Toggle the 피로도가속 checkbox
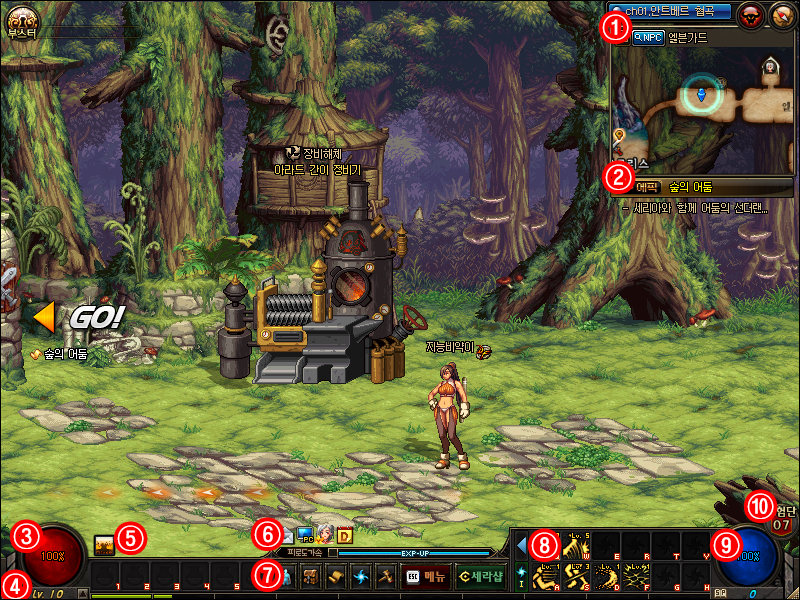Image resolution: width=800 pixels, height=600 pixels. (x=333, y=552)
